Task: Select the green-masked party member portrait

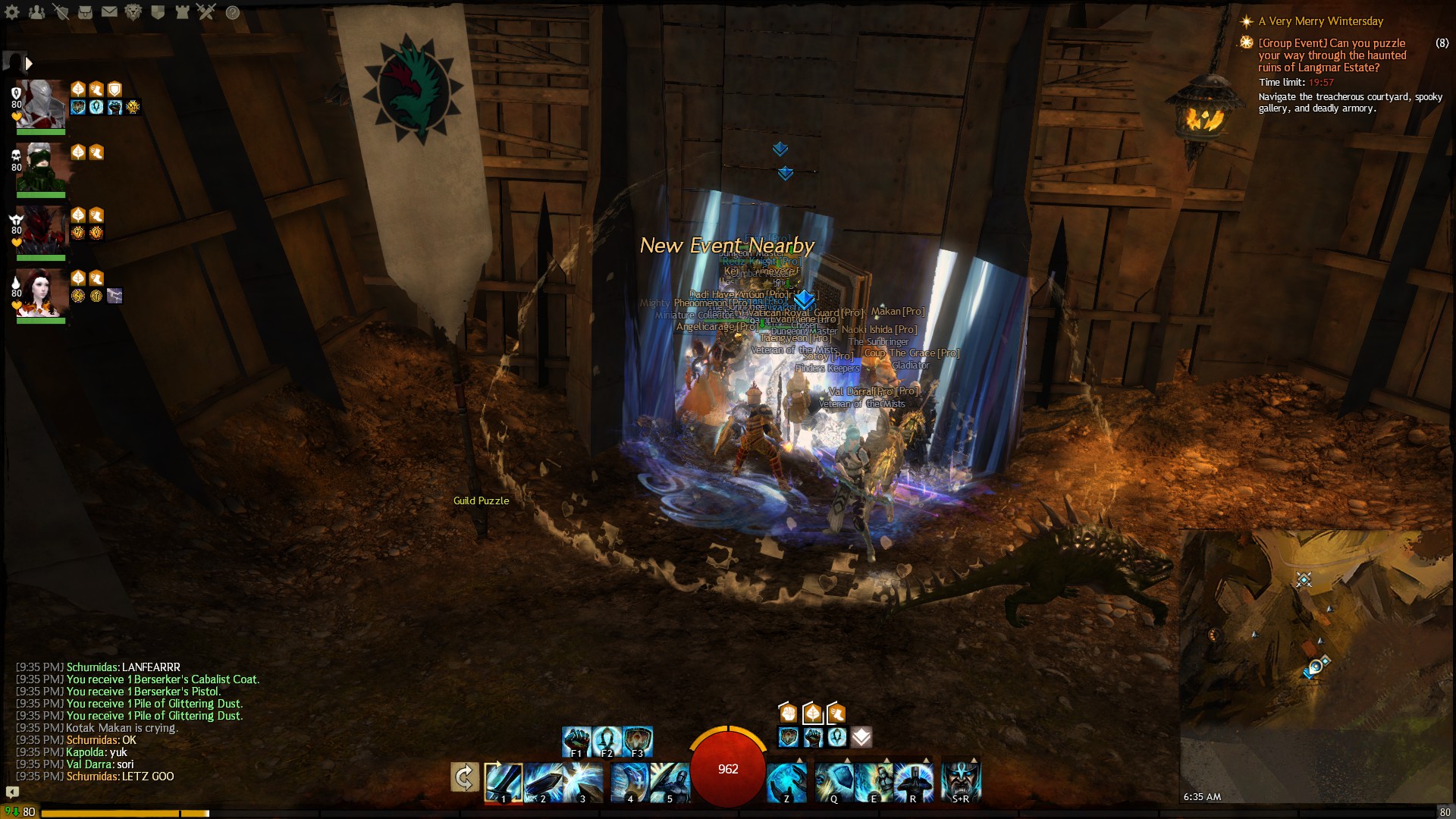Action: (x=42, y=167)
